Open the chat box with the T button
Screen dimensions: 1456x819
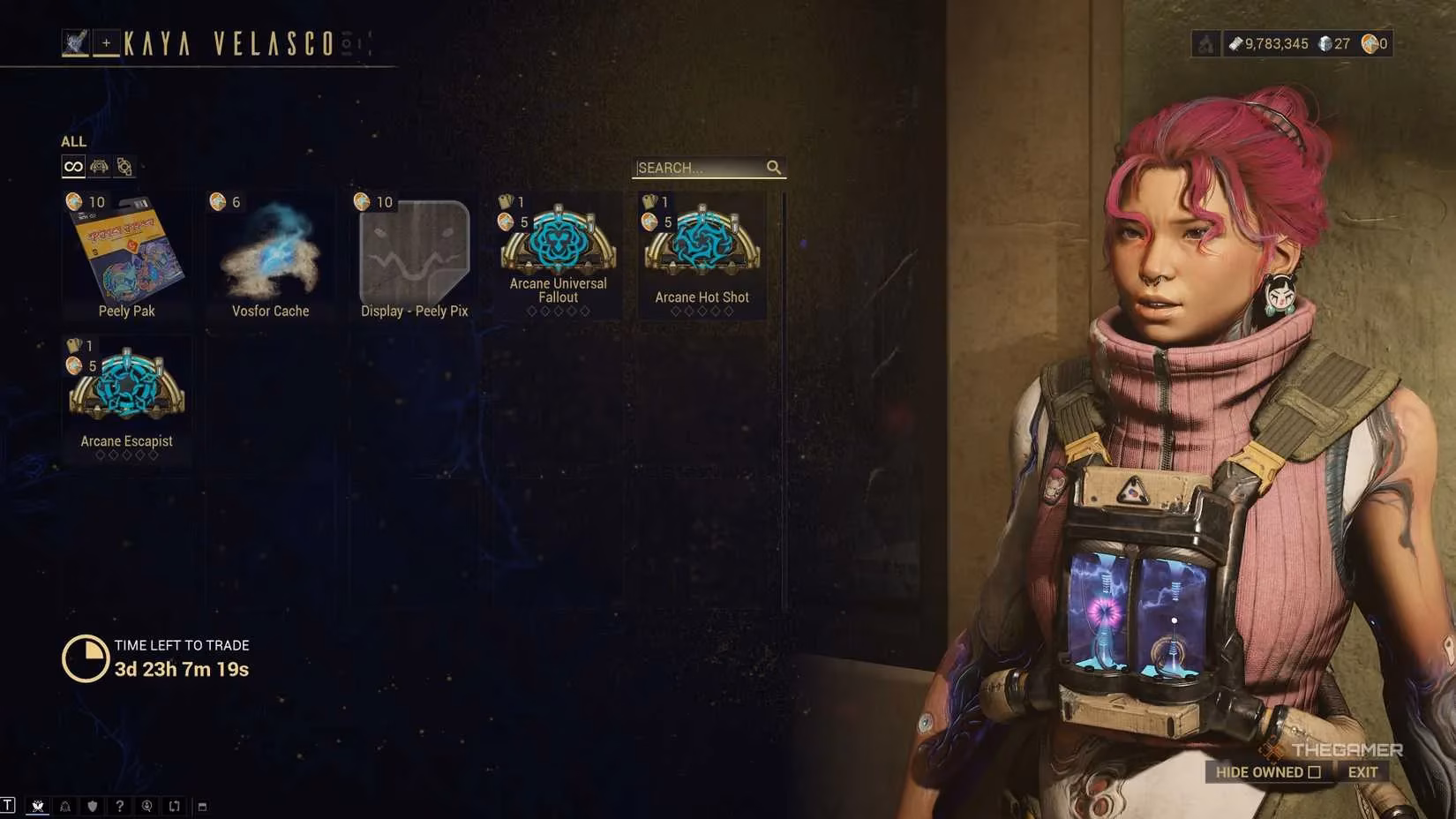click(x=8, y=805)
